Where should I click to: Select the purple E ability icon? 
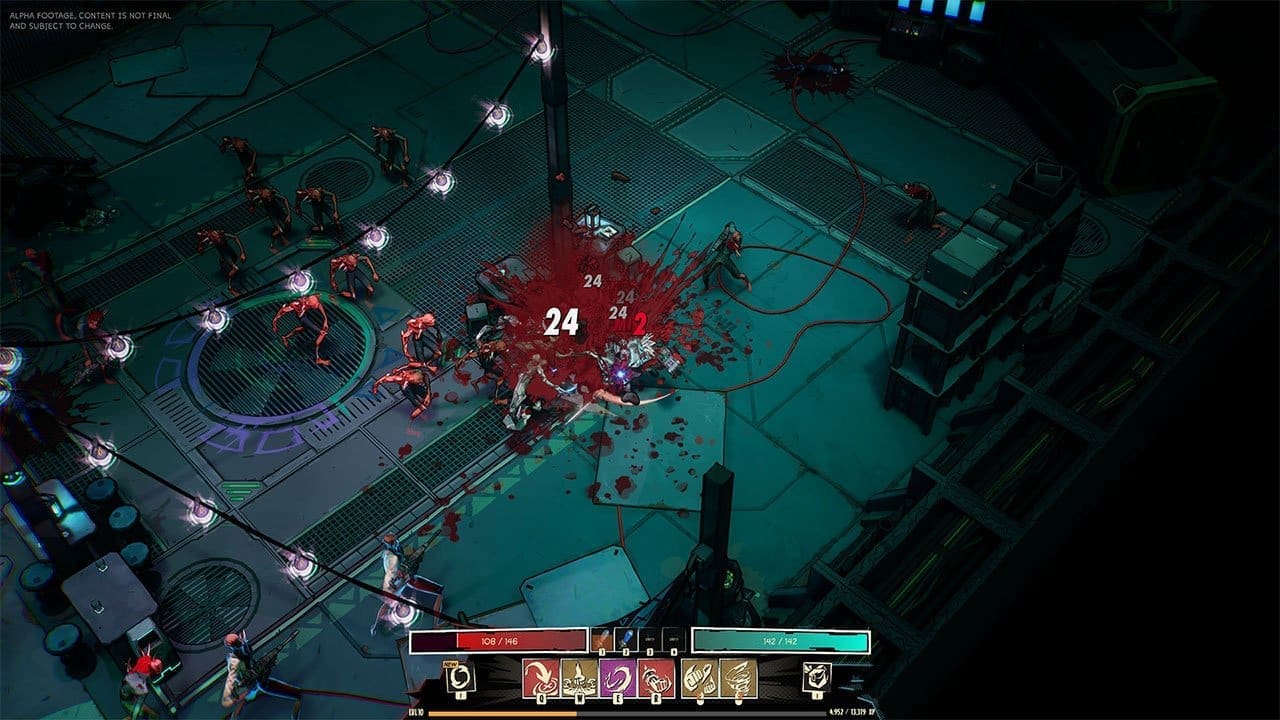pos(618,679)
